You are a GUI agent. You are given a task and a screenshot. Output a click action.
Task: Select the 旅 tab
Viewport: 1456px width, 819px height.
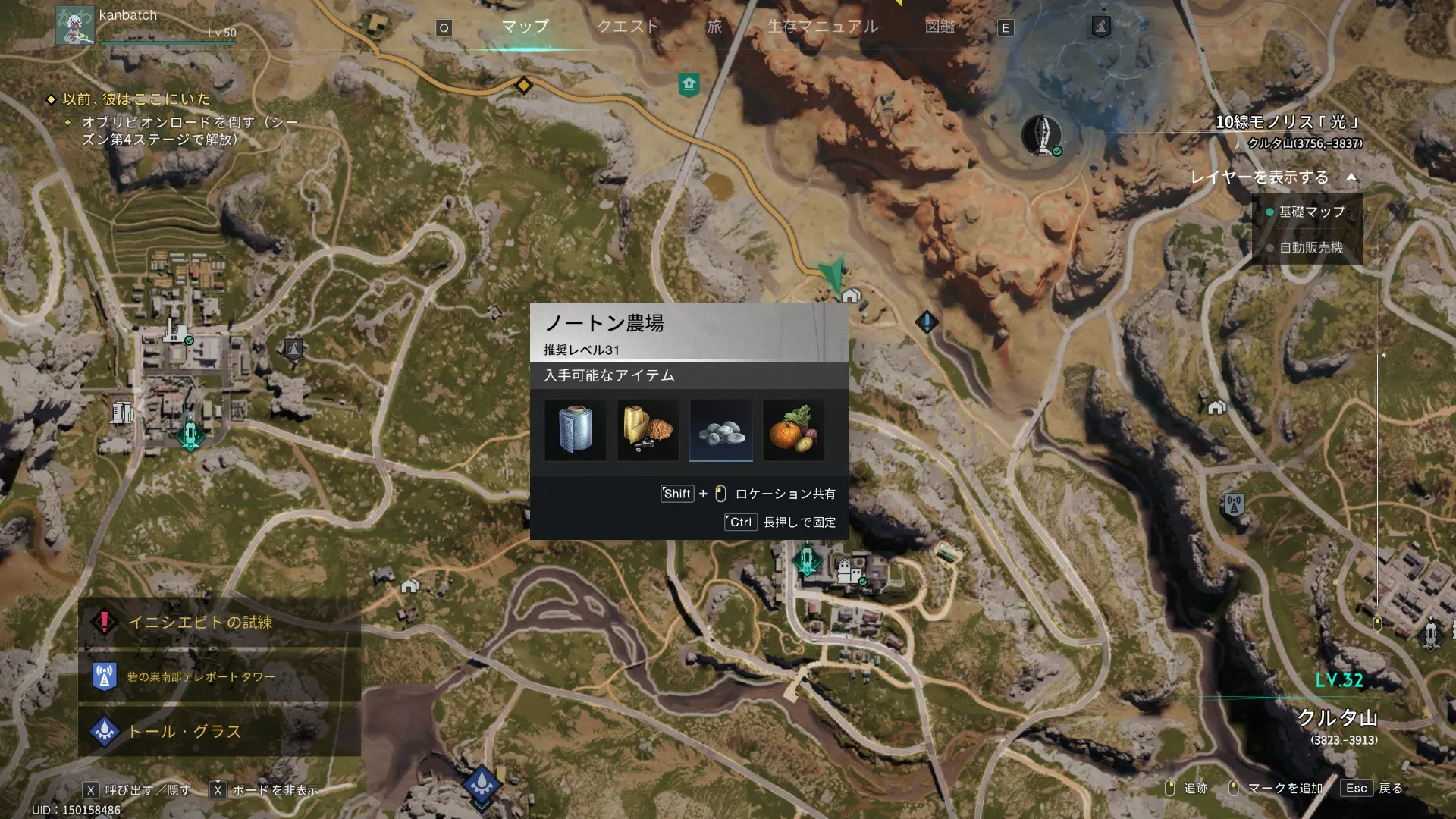pos(714,27)
